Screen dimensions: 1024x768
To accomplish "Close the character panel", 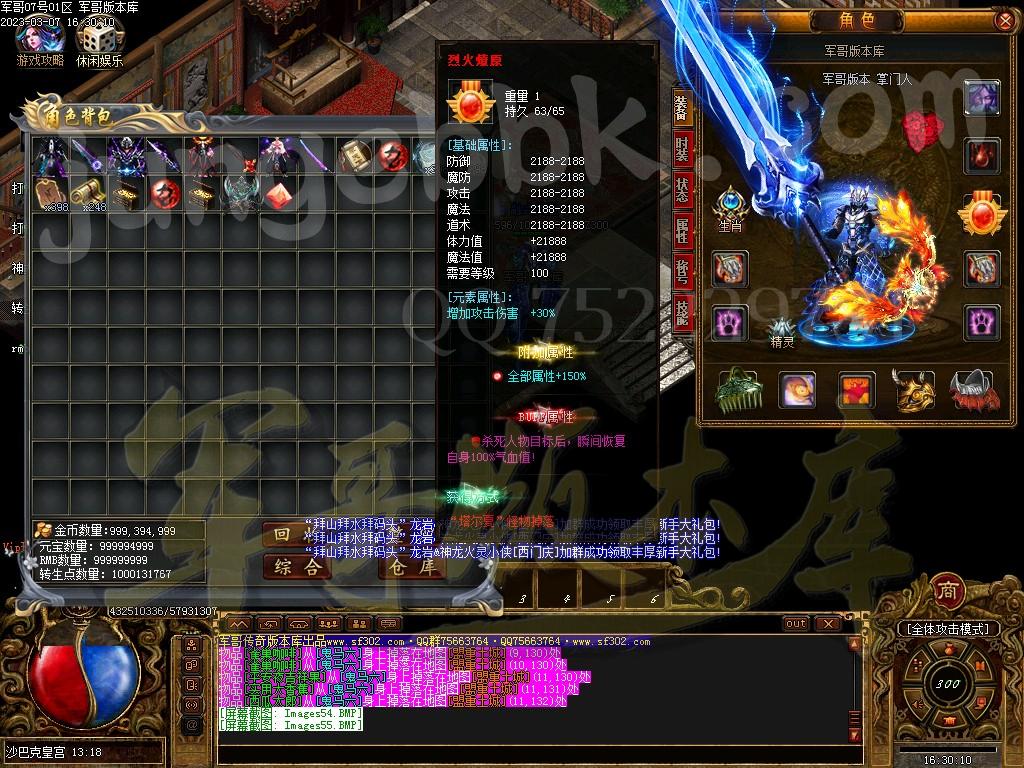I will [x=1005, y=20].
